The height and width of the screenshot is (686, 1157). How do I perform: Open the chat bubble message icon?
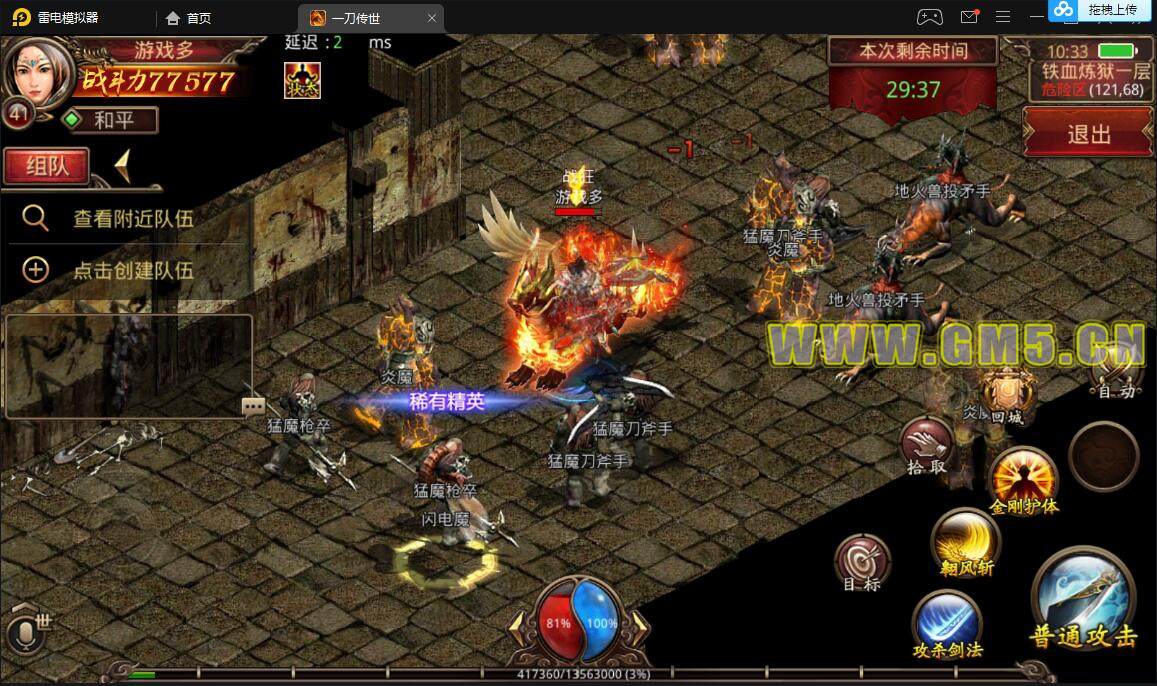[x=253, y=406]
